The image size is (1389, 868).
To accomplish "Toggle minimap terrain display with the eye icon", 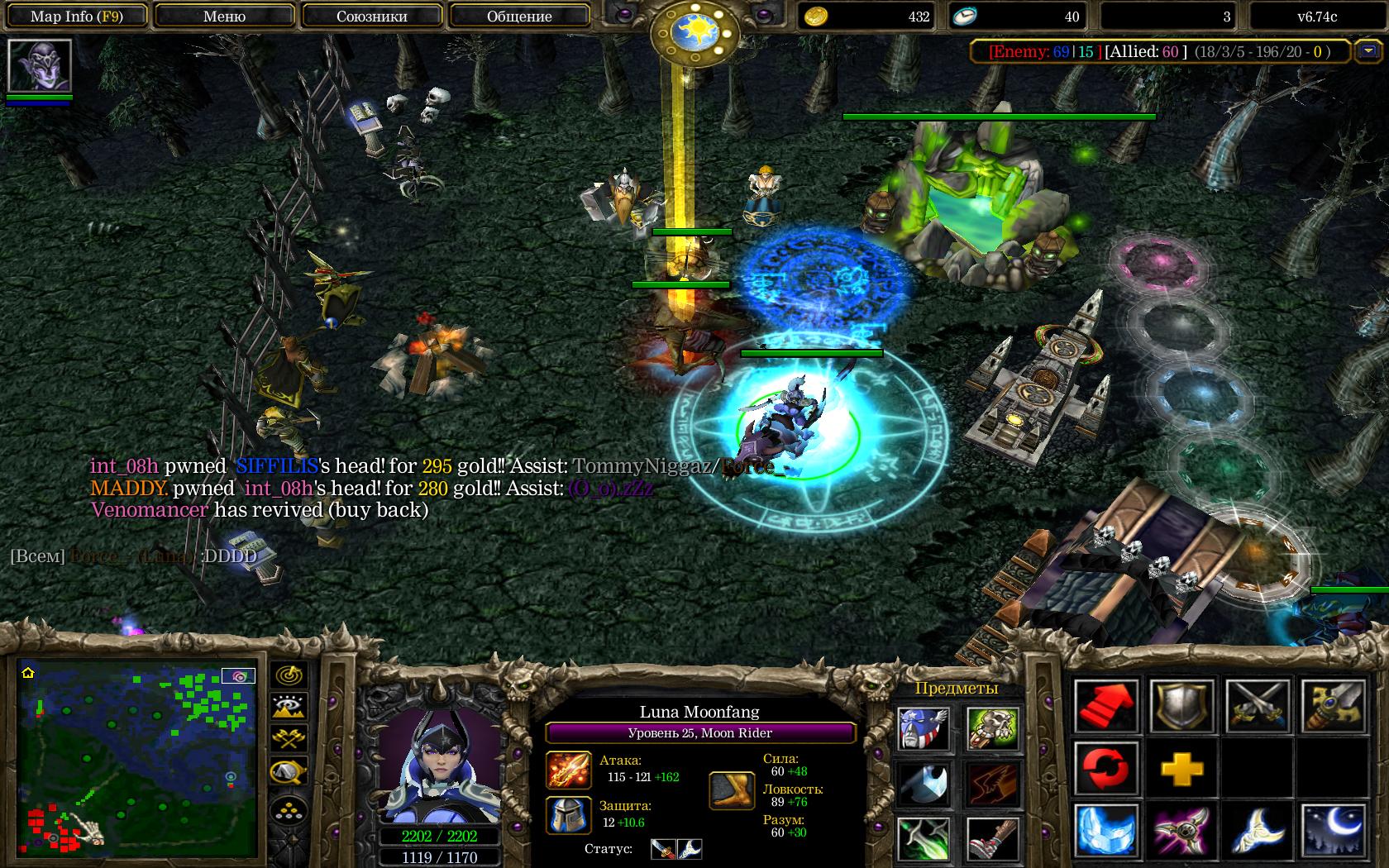I will click(289, 708).
